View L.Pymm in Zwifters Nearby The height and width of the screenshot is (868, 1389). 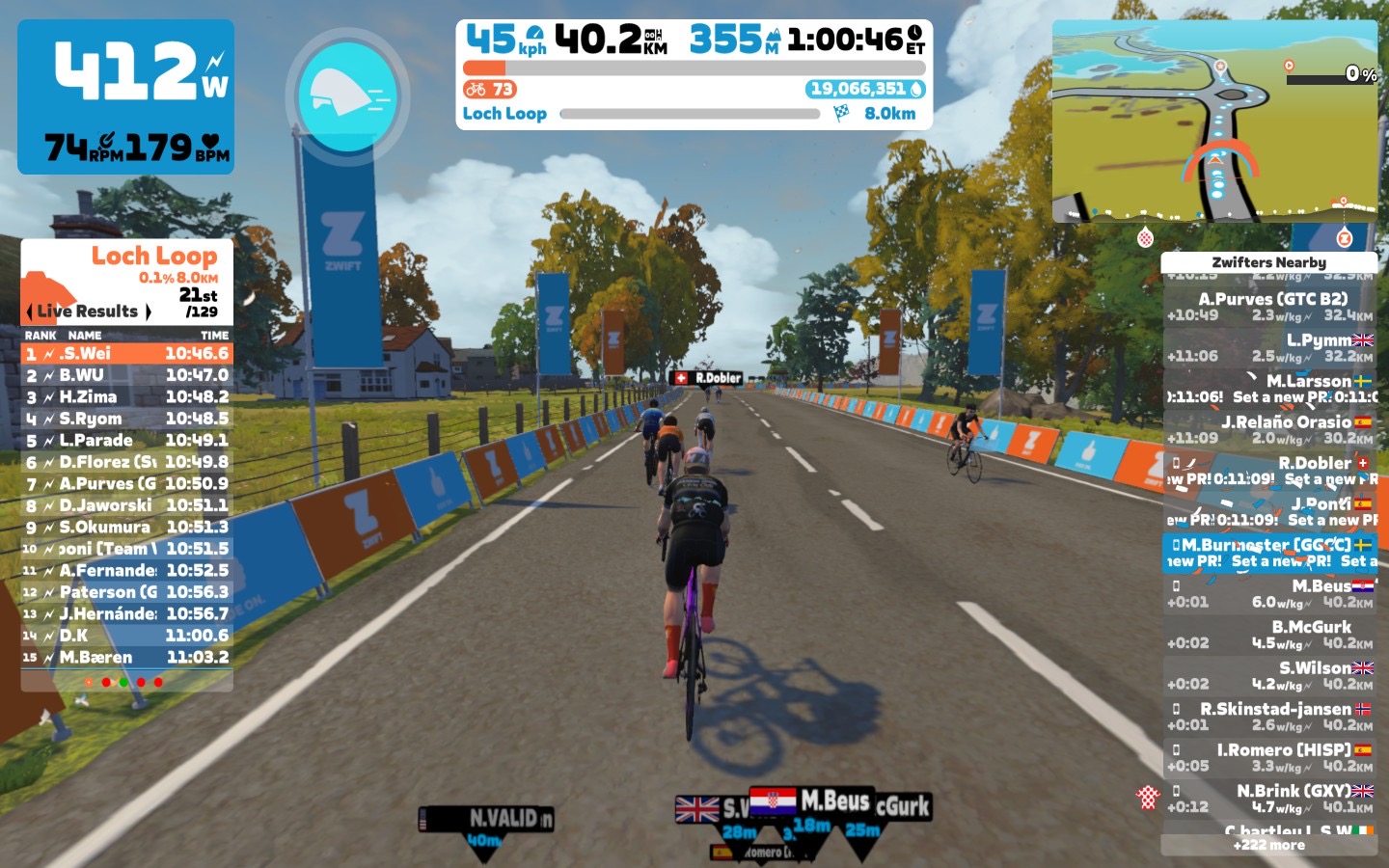click(x=1268, y=348)
